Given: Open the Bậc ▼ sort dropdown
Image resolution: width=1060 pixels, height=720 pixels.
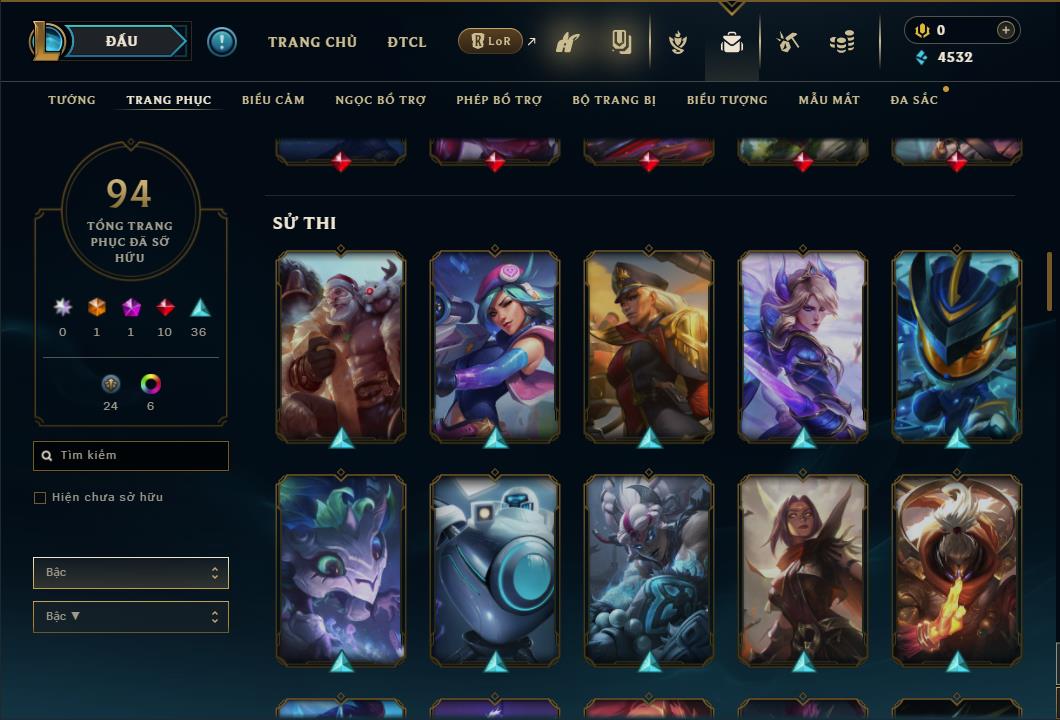Looking at the screenshot, I should pos(131,617).
